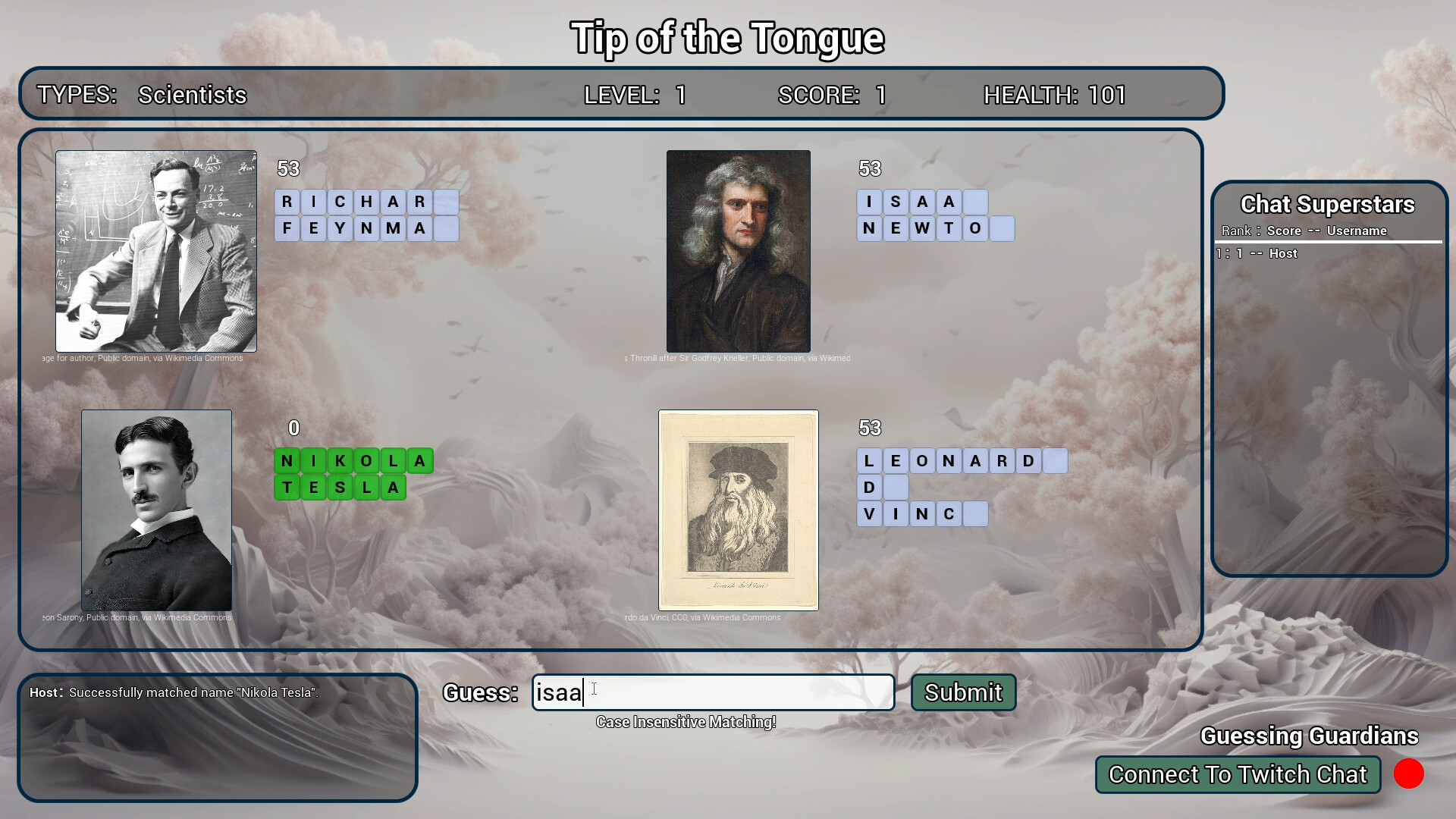Select the green T tile in TESLA
The image size is (1456, 819).
click(288, 488)
